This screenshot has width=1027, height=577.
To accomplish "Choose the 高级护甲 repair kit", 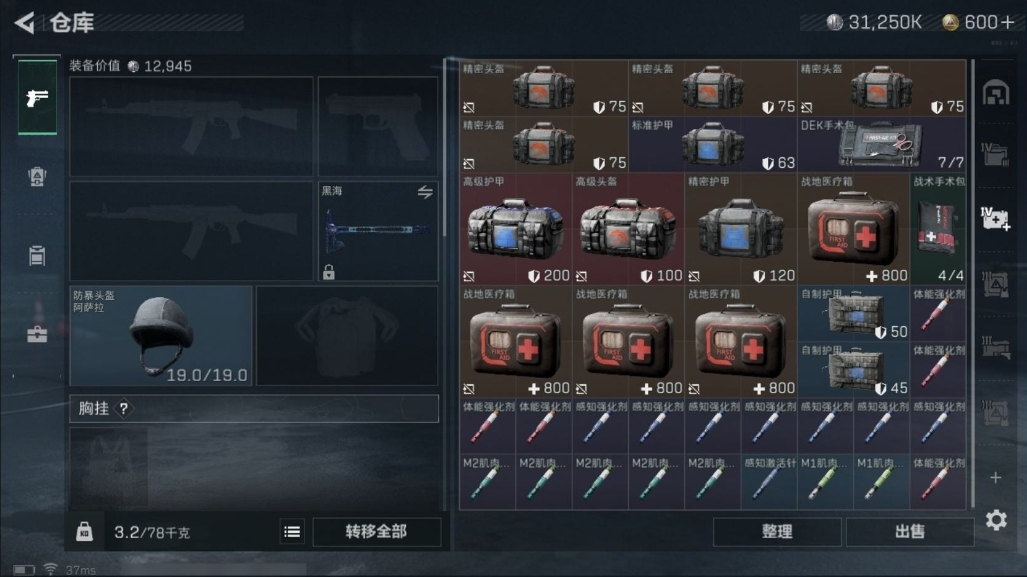I will (515, 229).
